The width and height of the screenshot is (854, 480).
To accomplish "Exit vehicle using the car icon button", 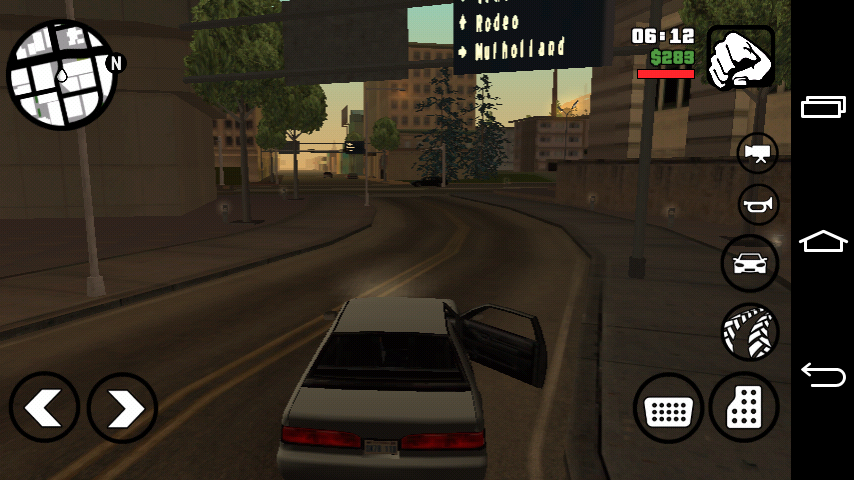I will 750,264.
